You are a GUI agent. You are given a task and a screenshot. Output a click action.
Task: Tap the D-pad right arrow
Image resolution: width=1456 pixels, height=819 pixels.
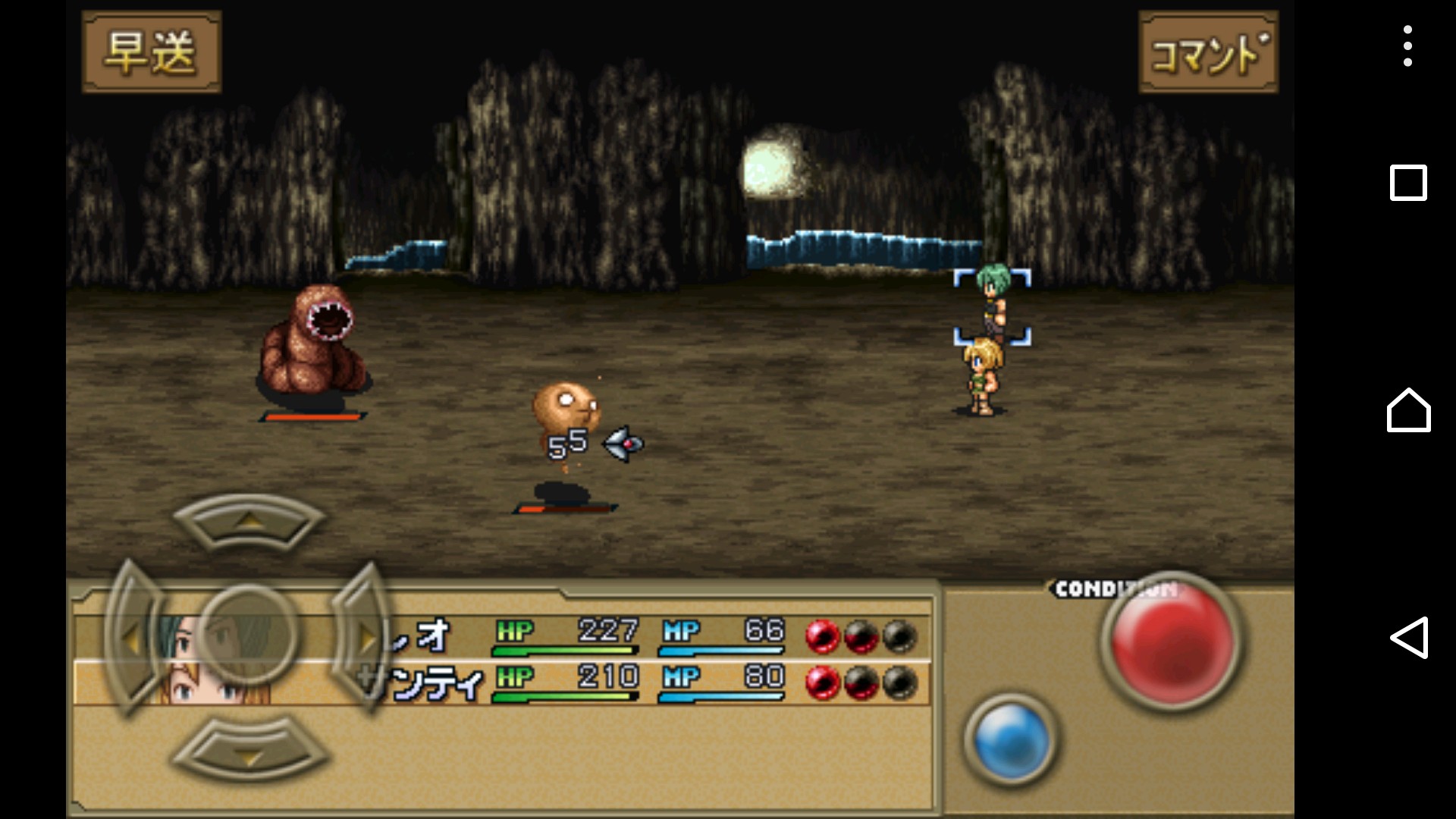click(x=362, y=639)
